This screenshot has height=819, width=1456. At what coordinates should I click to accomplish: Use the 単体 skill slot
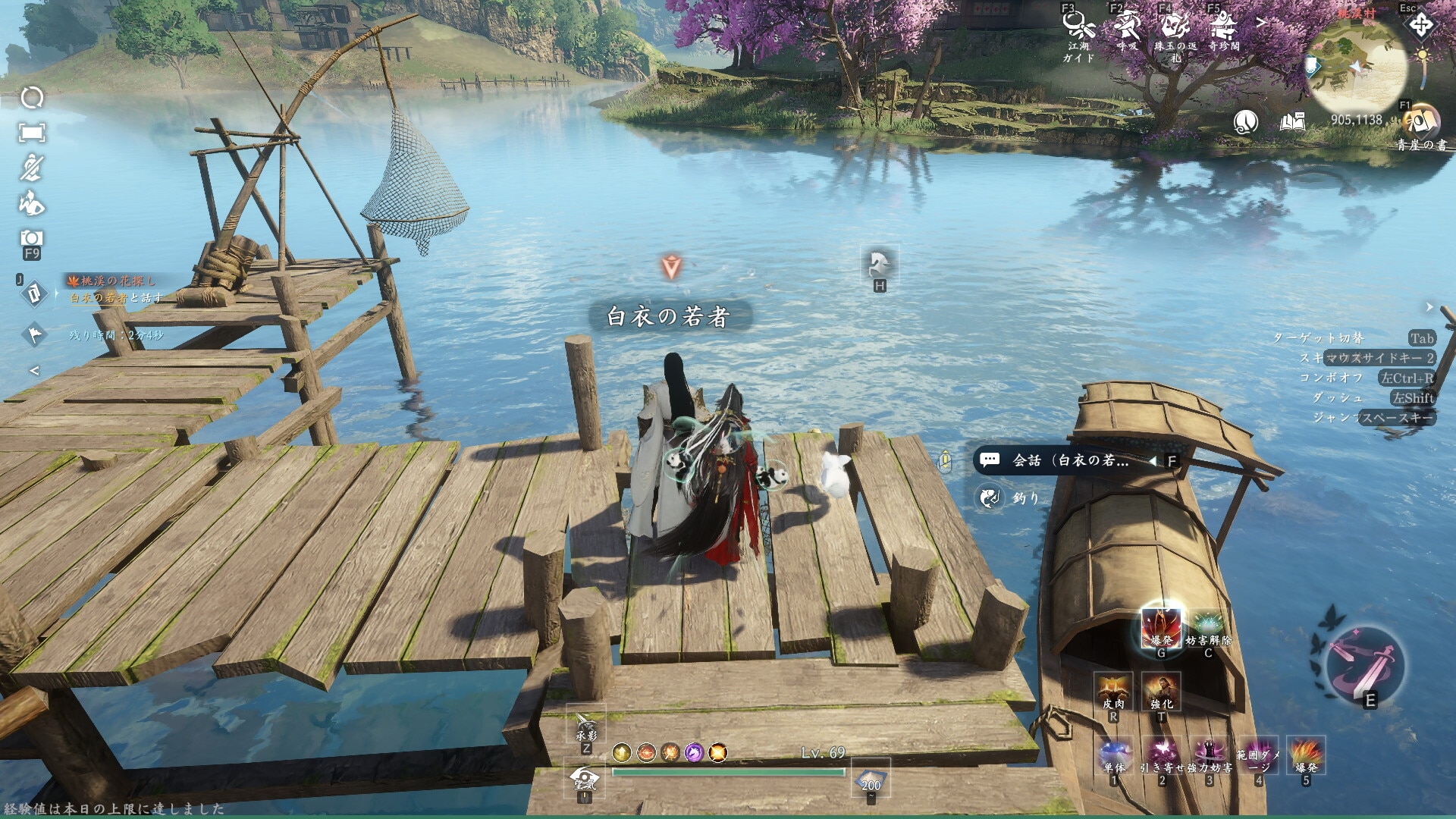tap(1114, 755)
